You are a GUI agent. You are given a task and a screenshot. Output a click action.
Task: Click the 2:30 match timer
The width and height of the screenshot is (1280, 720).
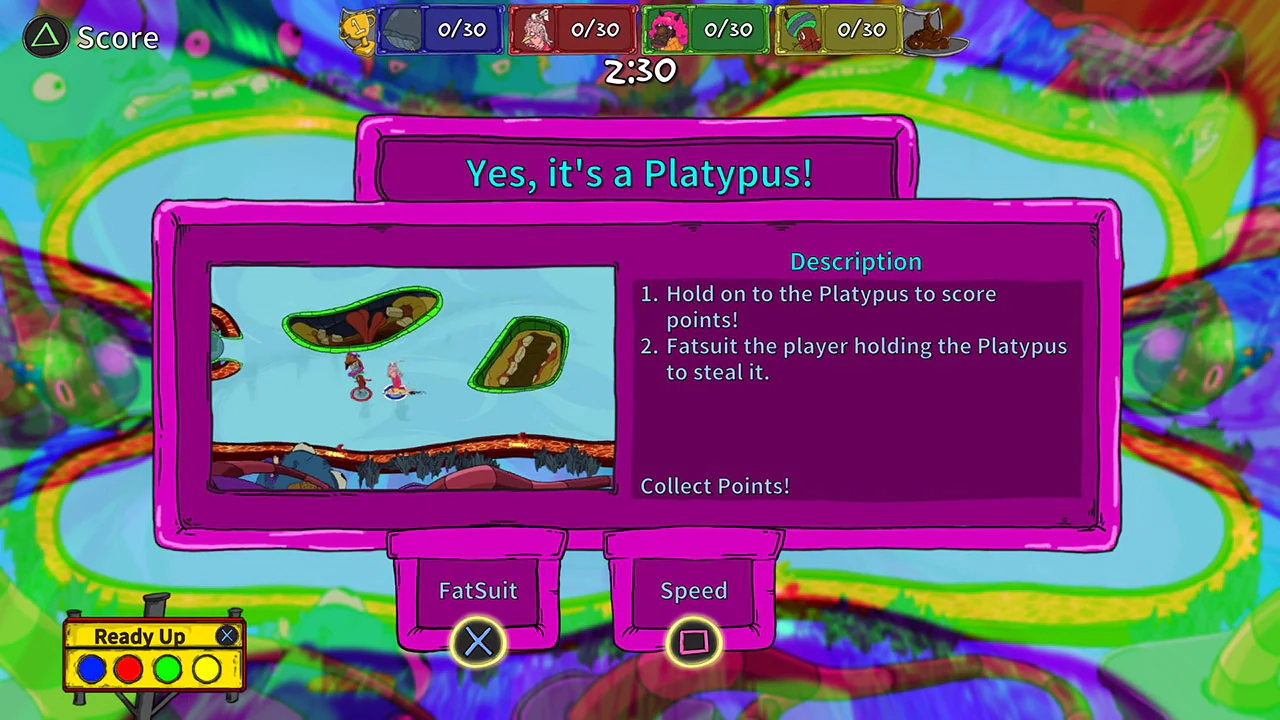point(640,70)
